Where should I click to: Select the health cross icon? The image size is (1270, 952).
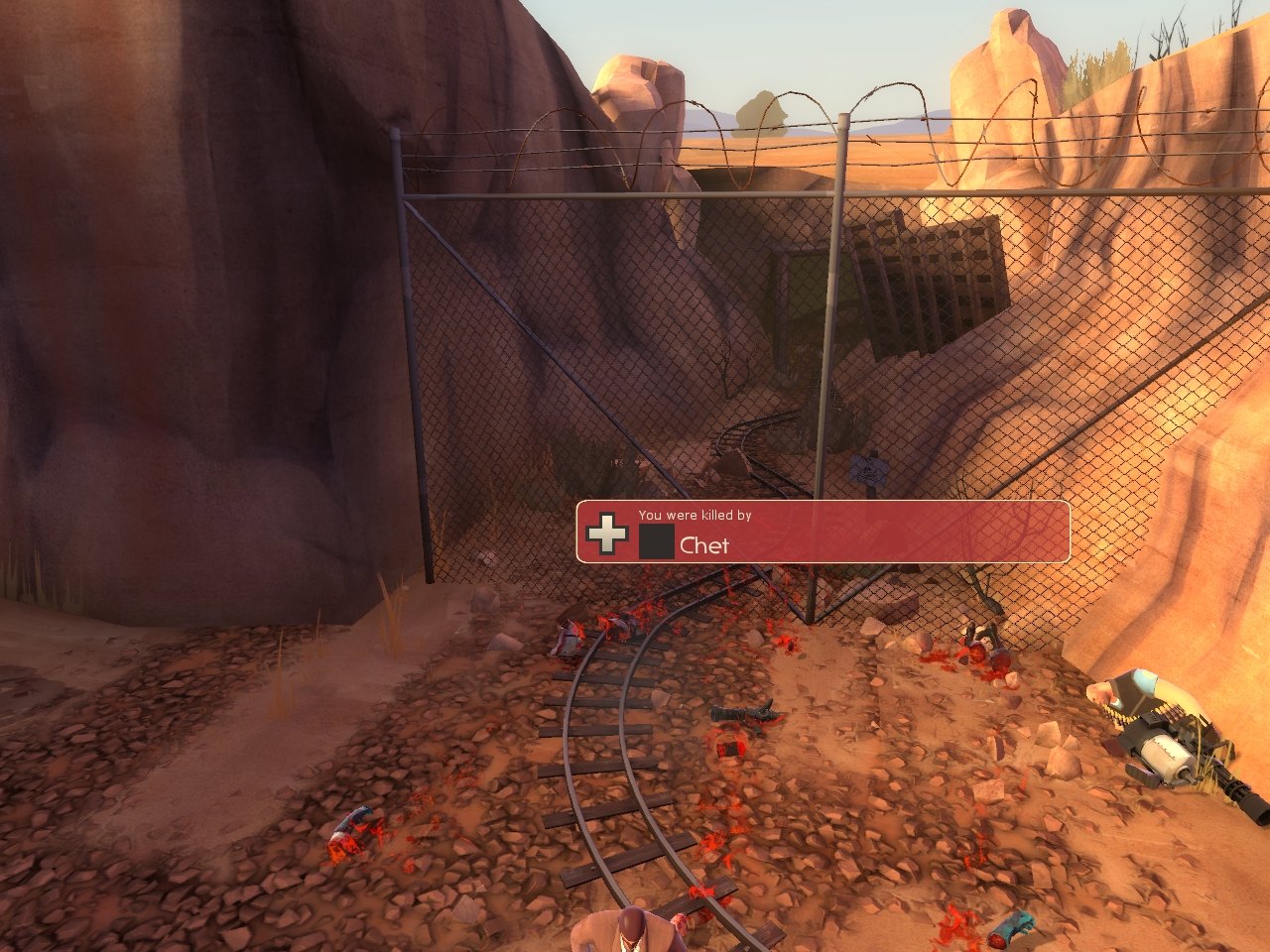pos(606,533)
